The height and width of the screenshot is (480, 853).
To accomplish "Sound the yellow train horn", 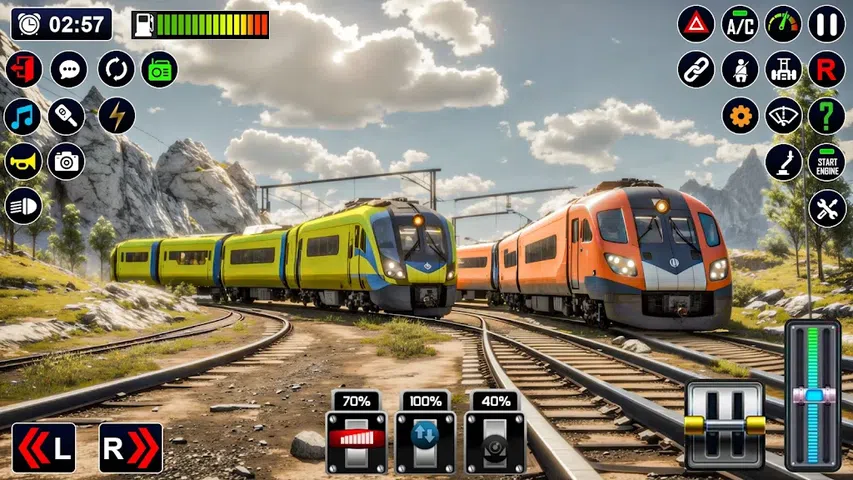I will [x=23, y=162].
